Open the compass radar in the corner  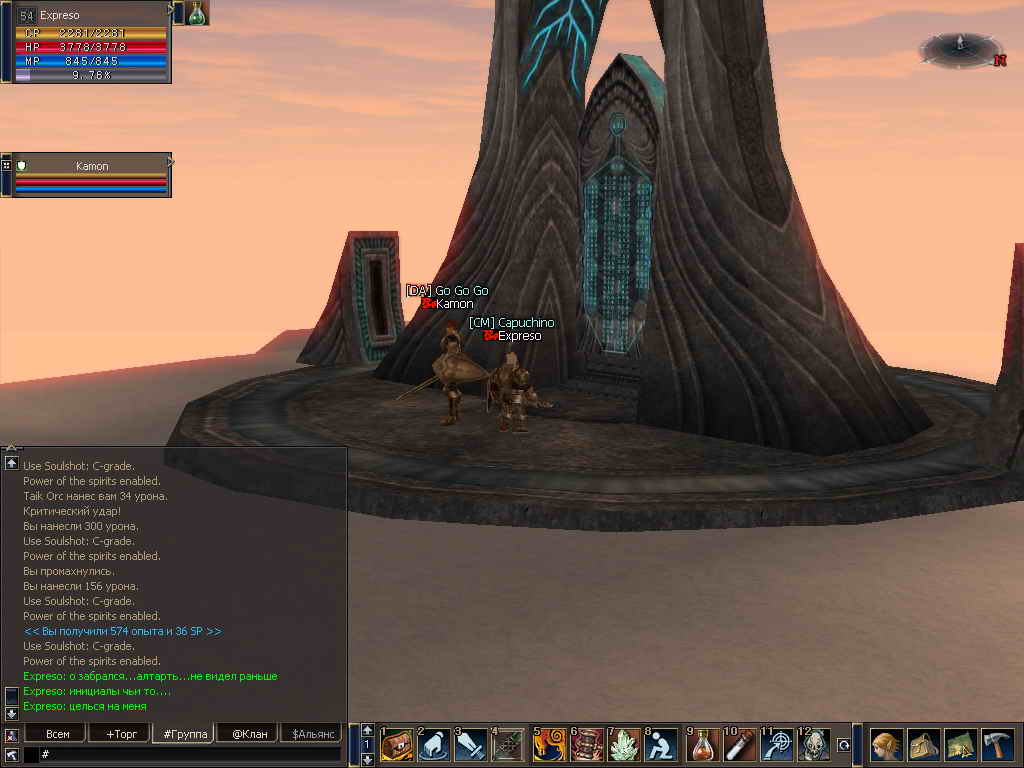click(x=960, y=48)
